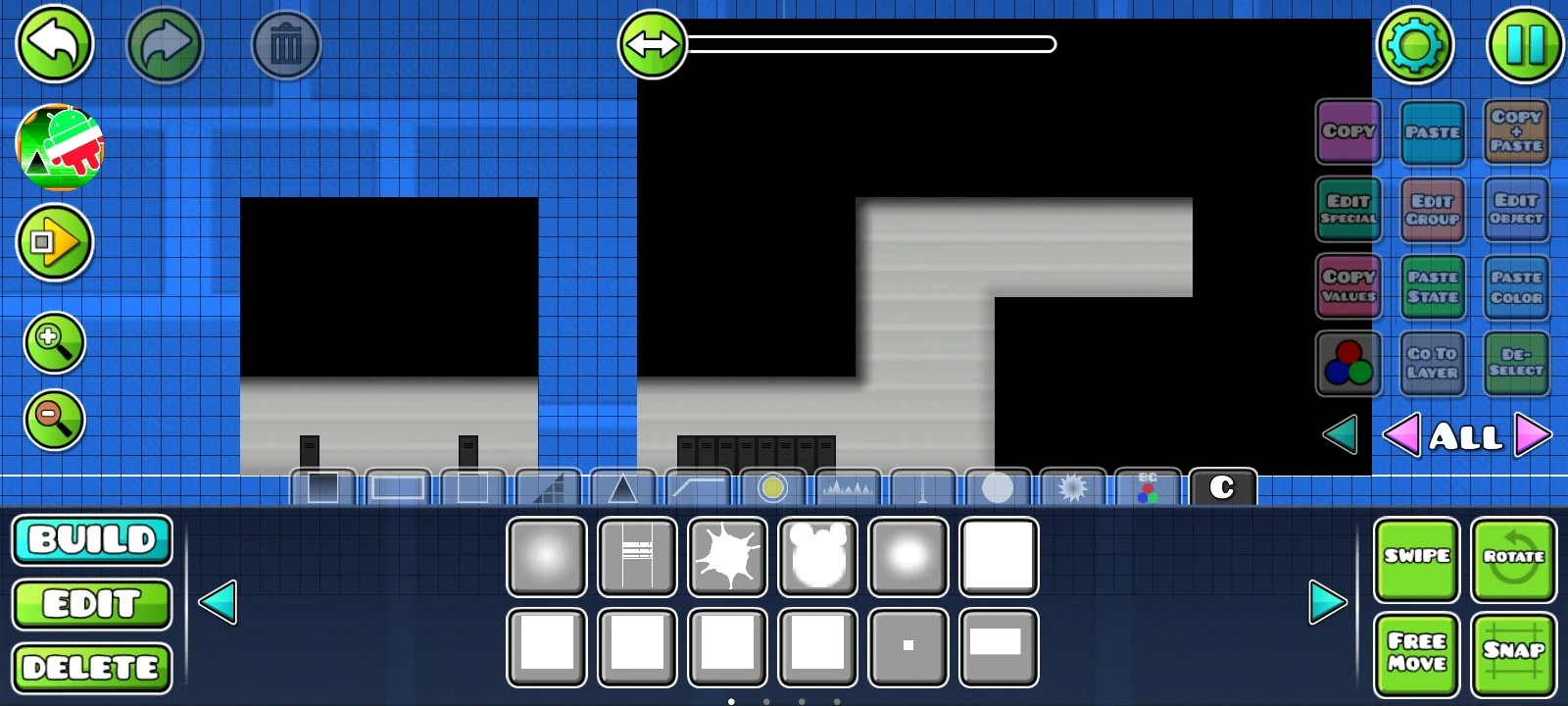Start playtesting the level
1568x706 pixels.
point(55,242)
